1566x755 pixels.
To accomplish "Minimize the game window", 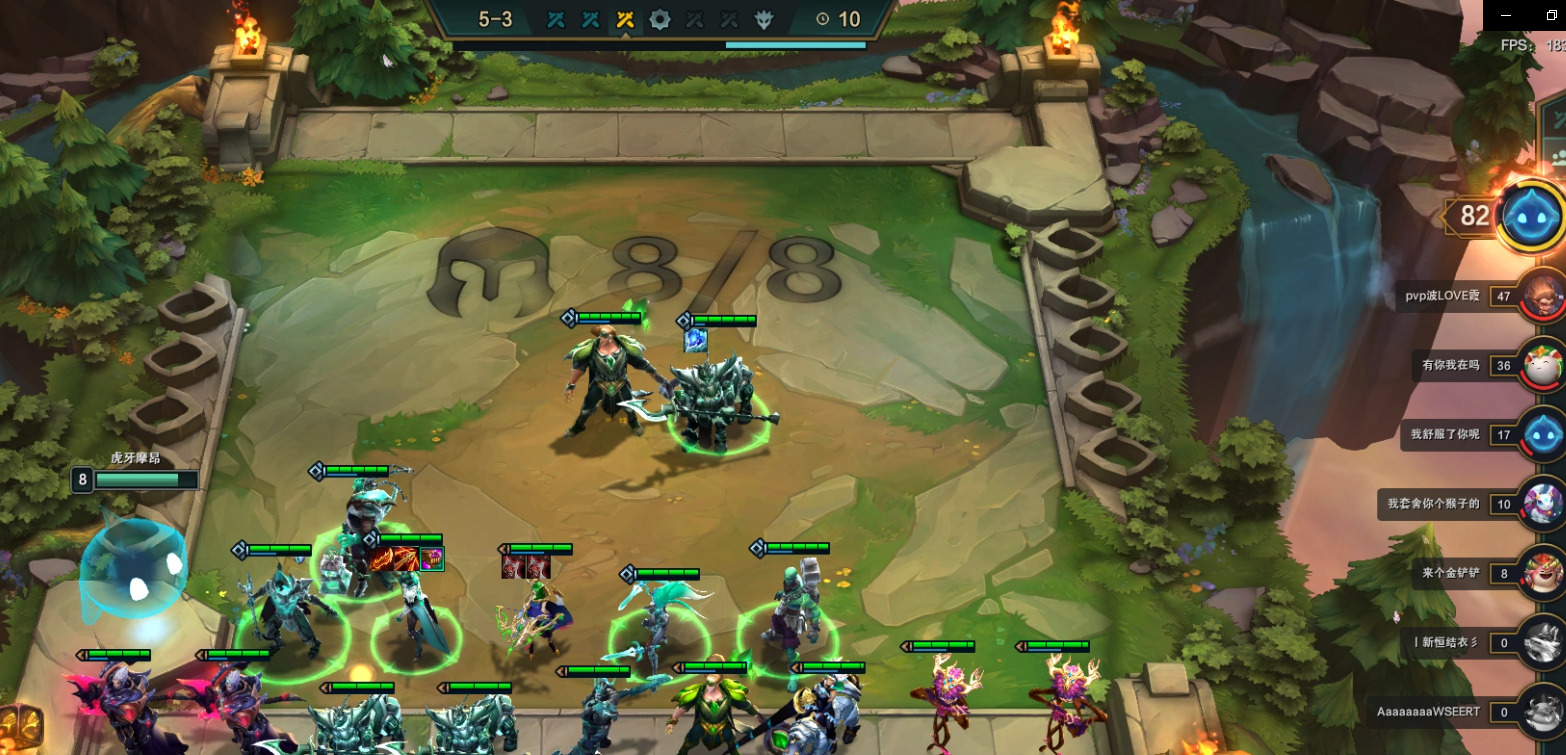I will (x=1505, y=16).
